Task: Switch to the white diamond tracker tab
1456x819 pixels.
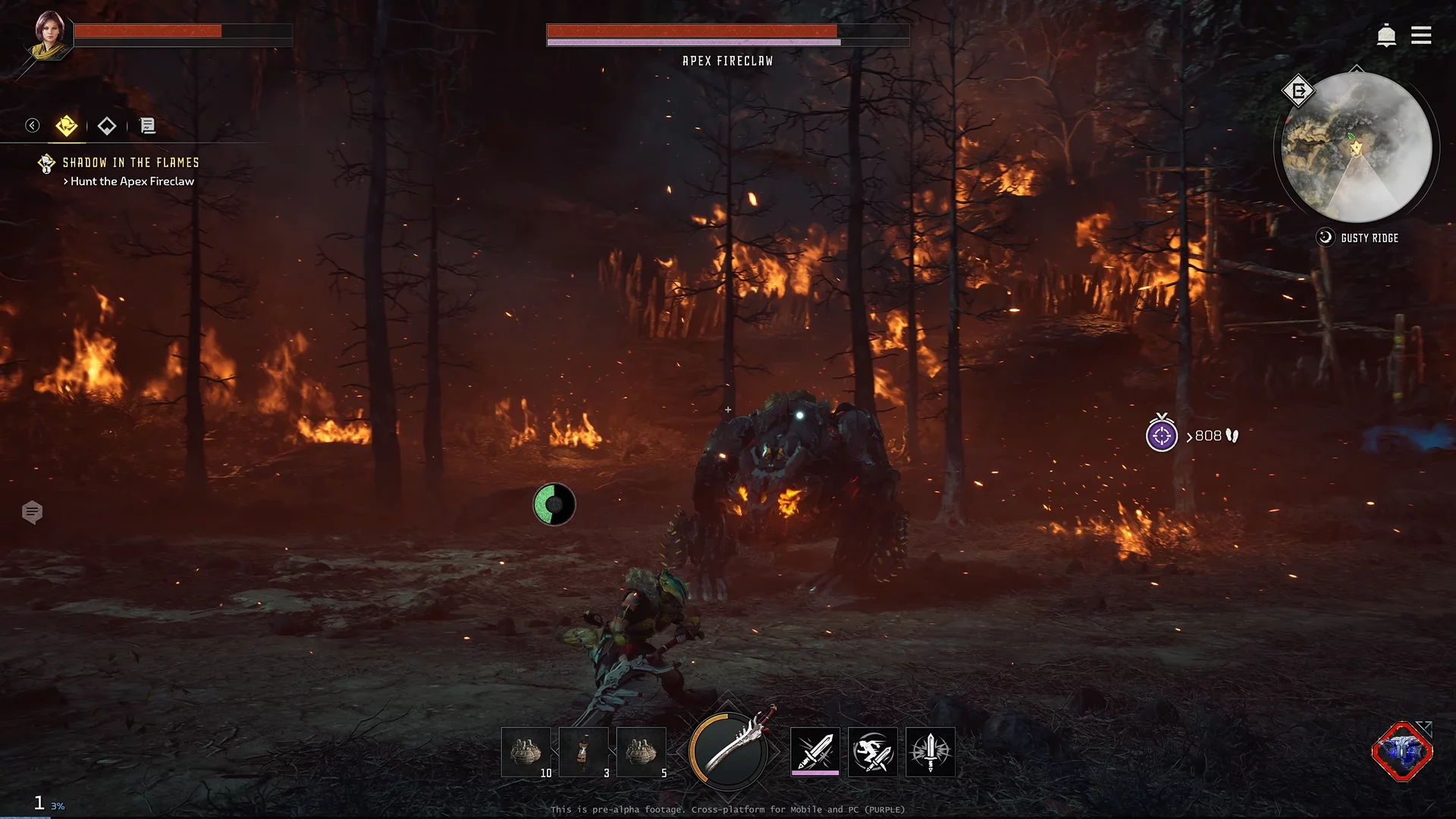Action: (107, 126)
